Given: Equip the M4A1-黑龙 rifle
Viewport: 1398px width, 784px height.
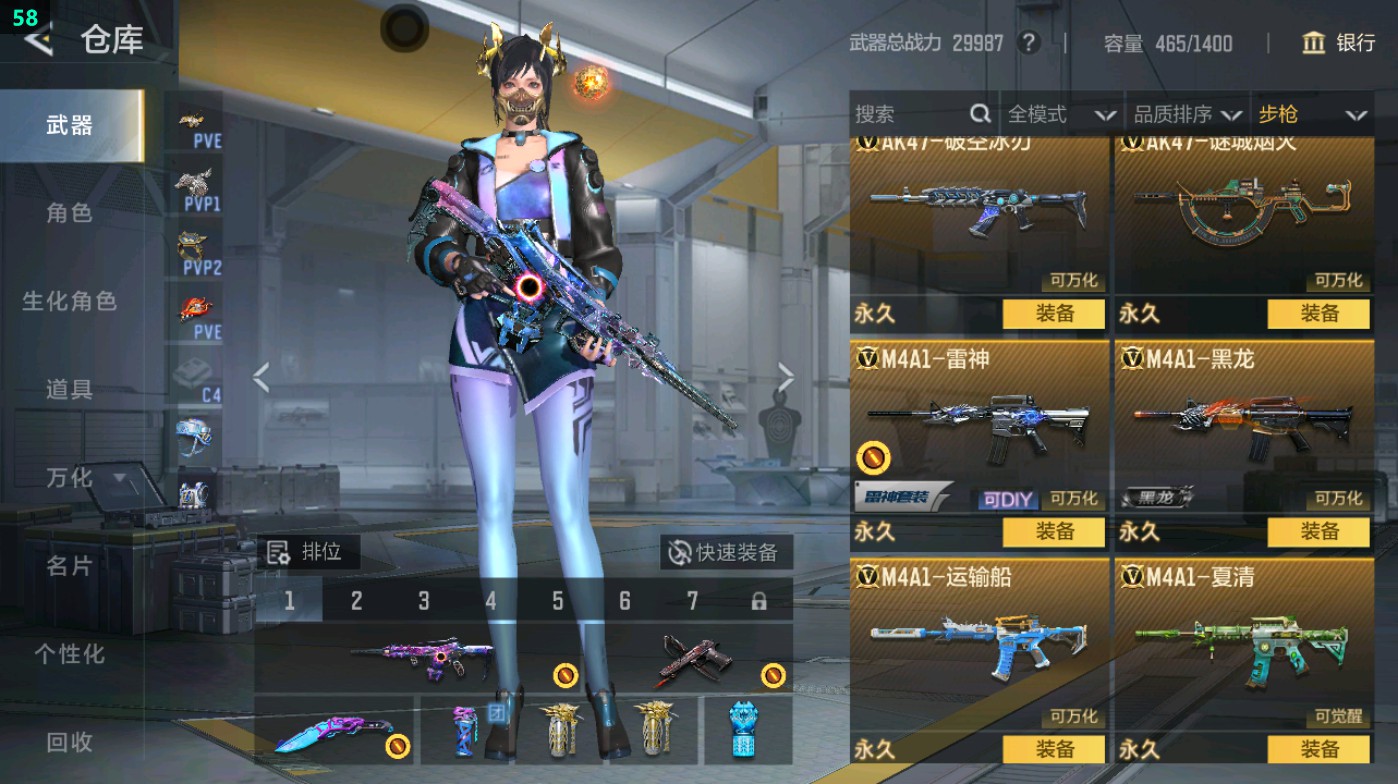Looking at the screenshot, I should 1318,531.
